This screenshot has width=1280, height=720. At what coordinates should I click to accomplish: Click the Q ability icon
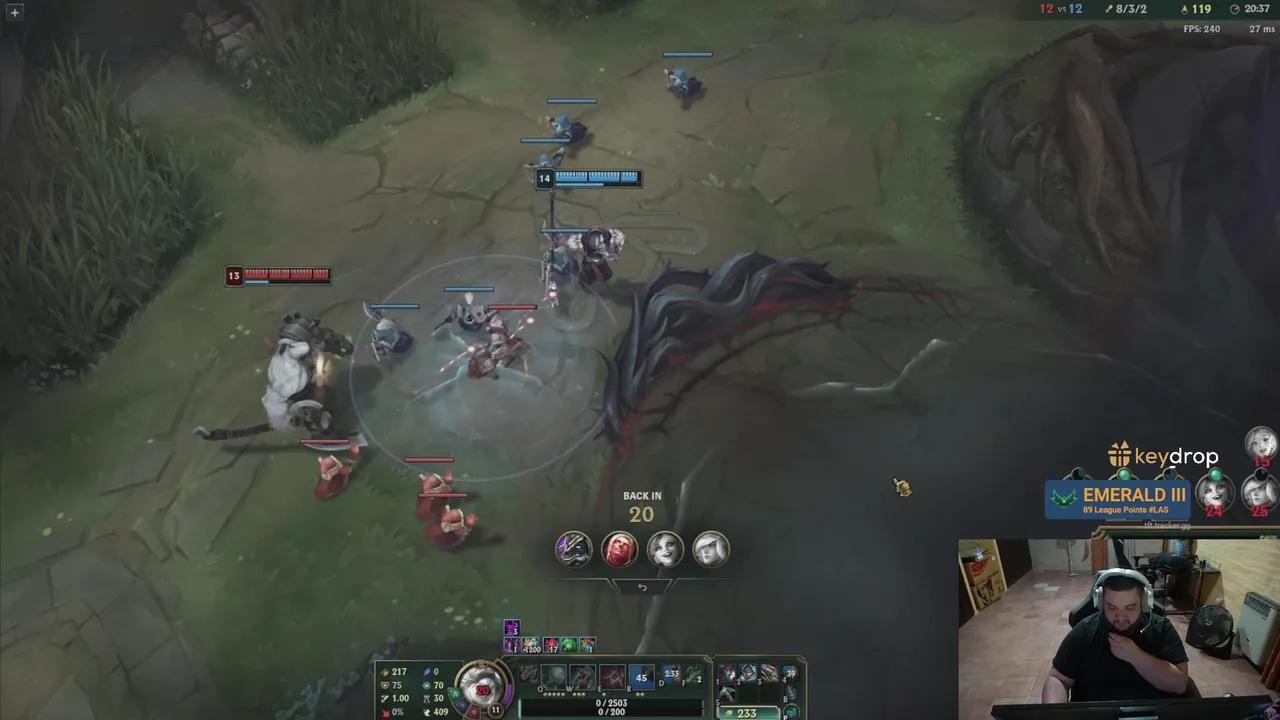tap(554, 676)
